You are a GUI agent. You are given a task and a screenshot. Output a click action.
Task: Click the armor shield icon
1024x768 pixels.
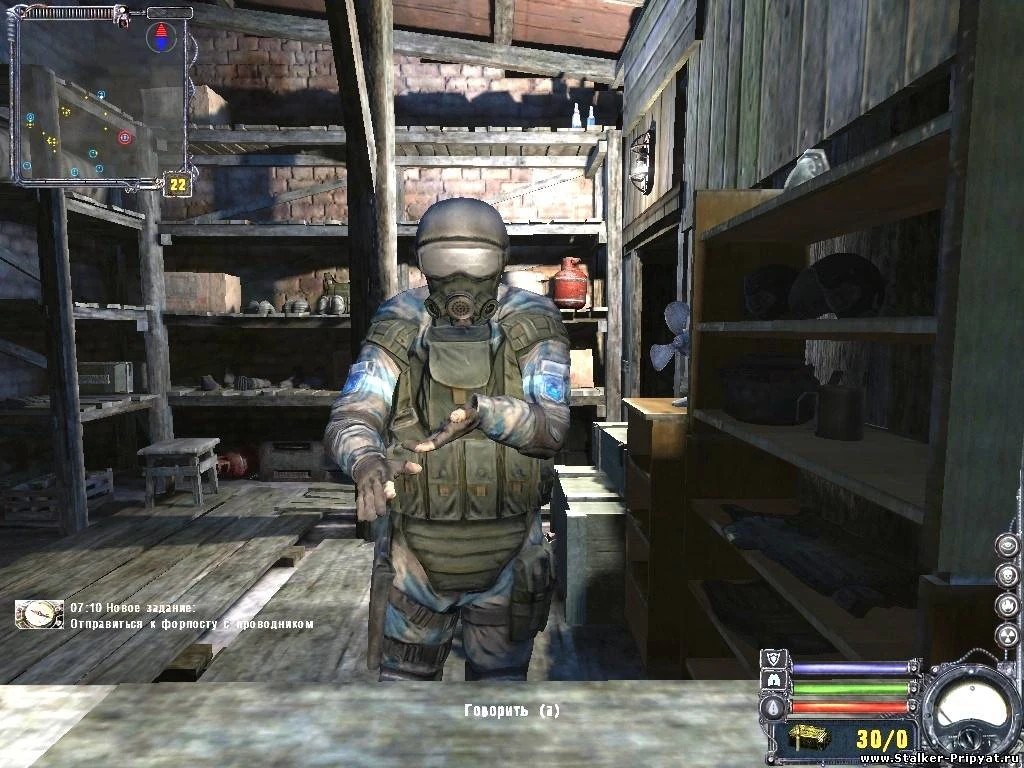774,659
